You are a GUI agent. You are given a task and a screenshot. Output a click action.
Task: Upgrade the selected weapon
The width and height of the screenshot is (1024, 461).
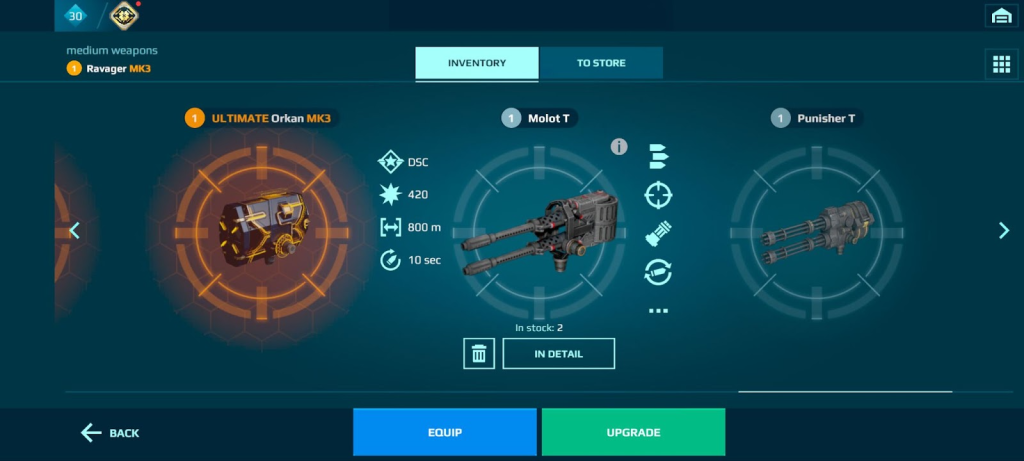click(633, 432)
